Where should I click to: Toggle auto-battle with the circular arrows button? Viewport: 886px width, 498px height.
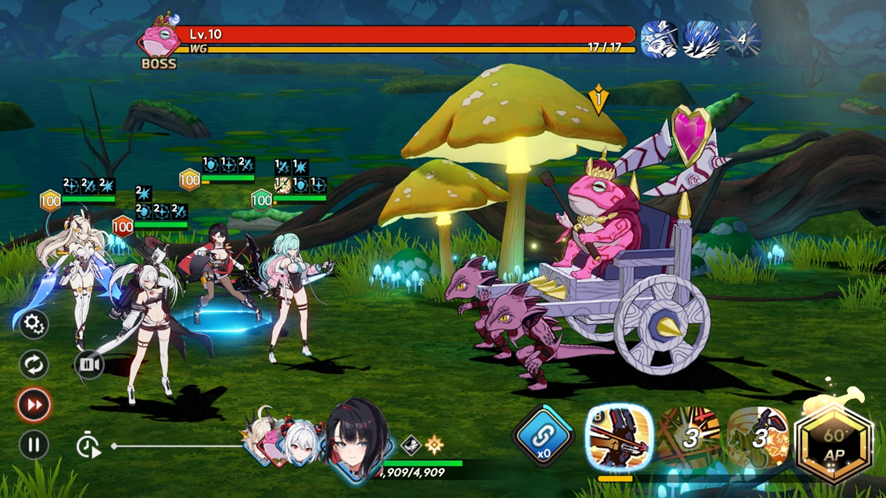coord(34,364)
